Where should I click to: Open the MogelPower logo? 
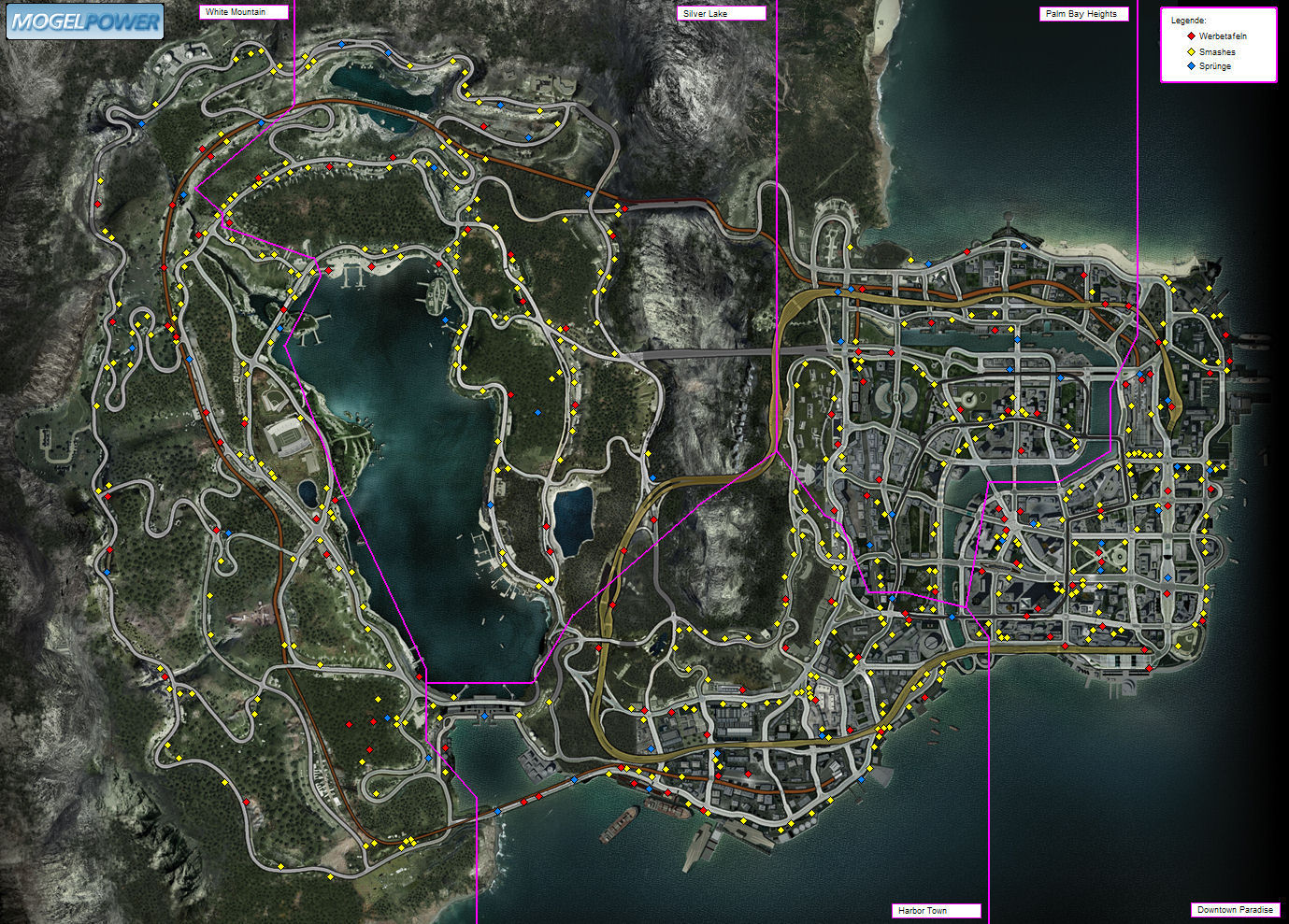(85, 21)
